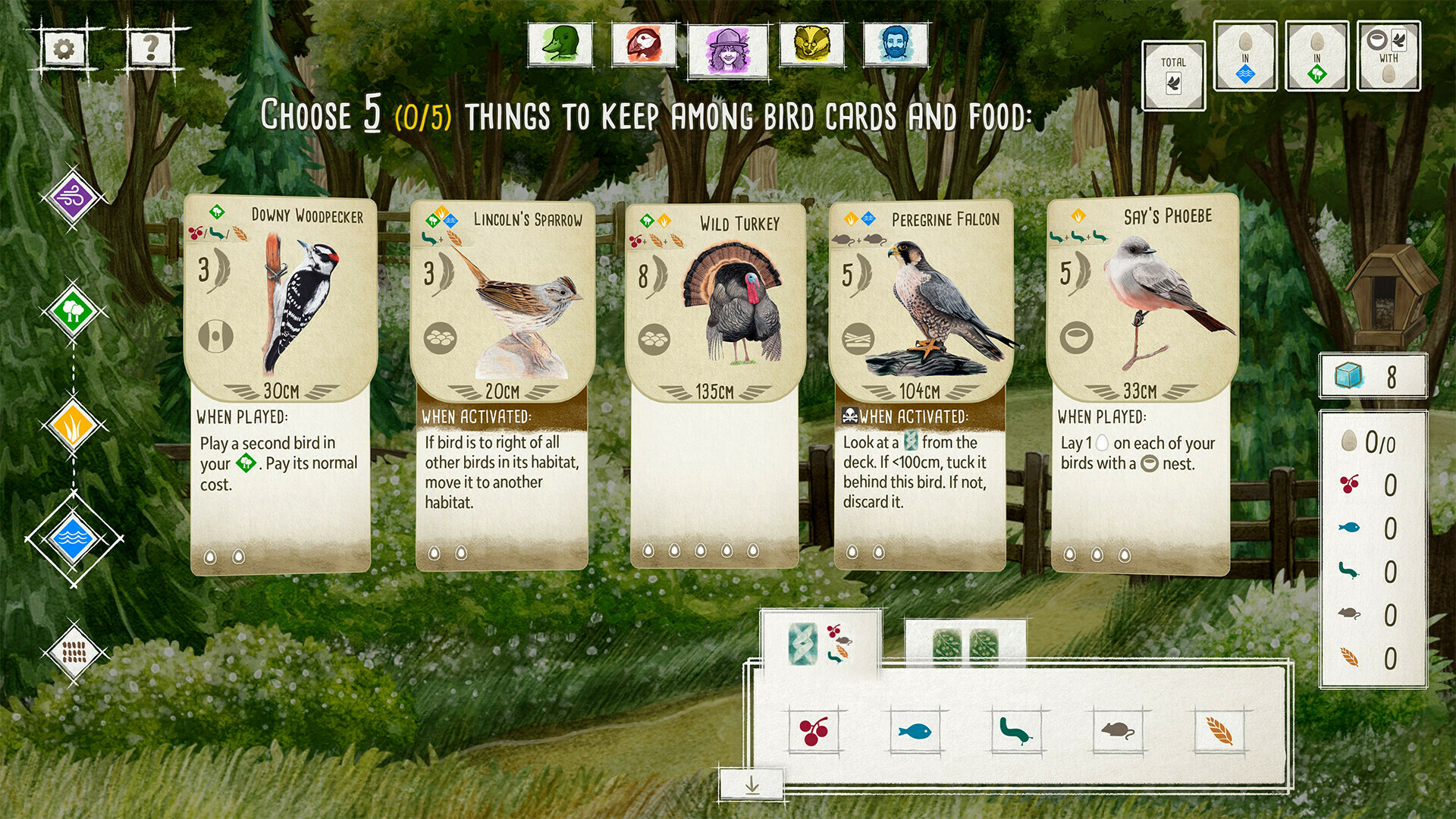Toggle selection of the Downy Woodpecker card

click(279, 341)
